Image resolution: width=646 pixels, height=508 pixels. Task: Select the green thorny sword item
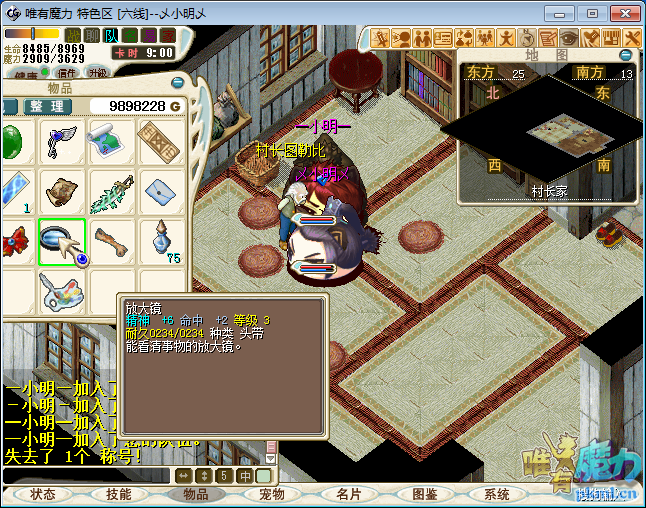coord(110,193)
